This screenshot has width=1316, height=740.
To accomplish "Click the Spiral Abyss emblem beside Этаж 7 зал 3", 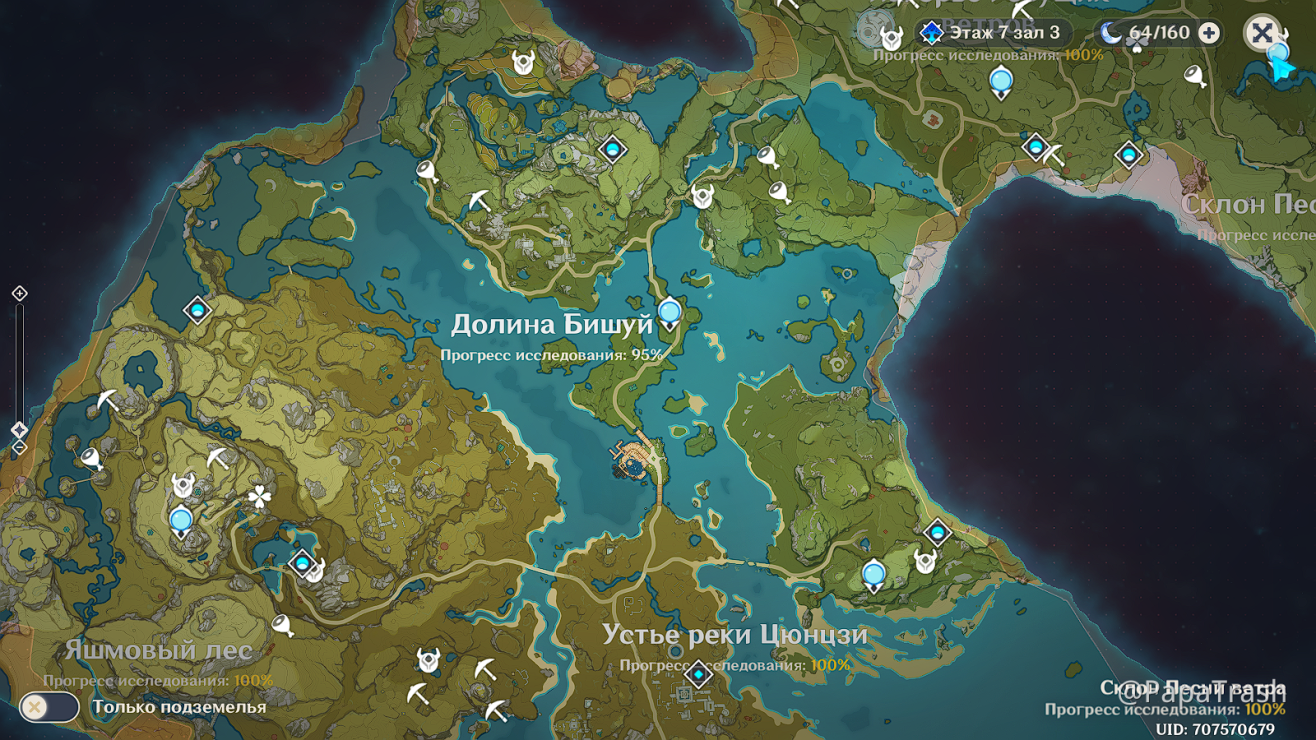I will pyautogui.click(x=931, y=31).
